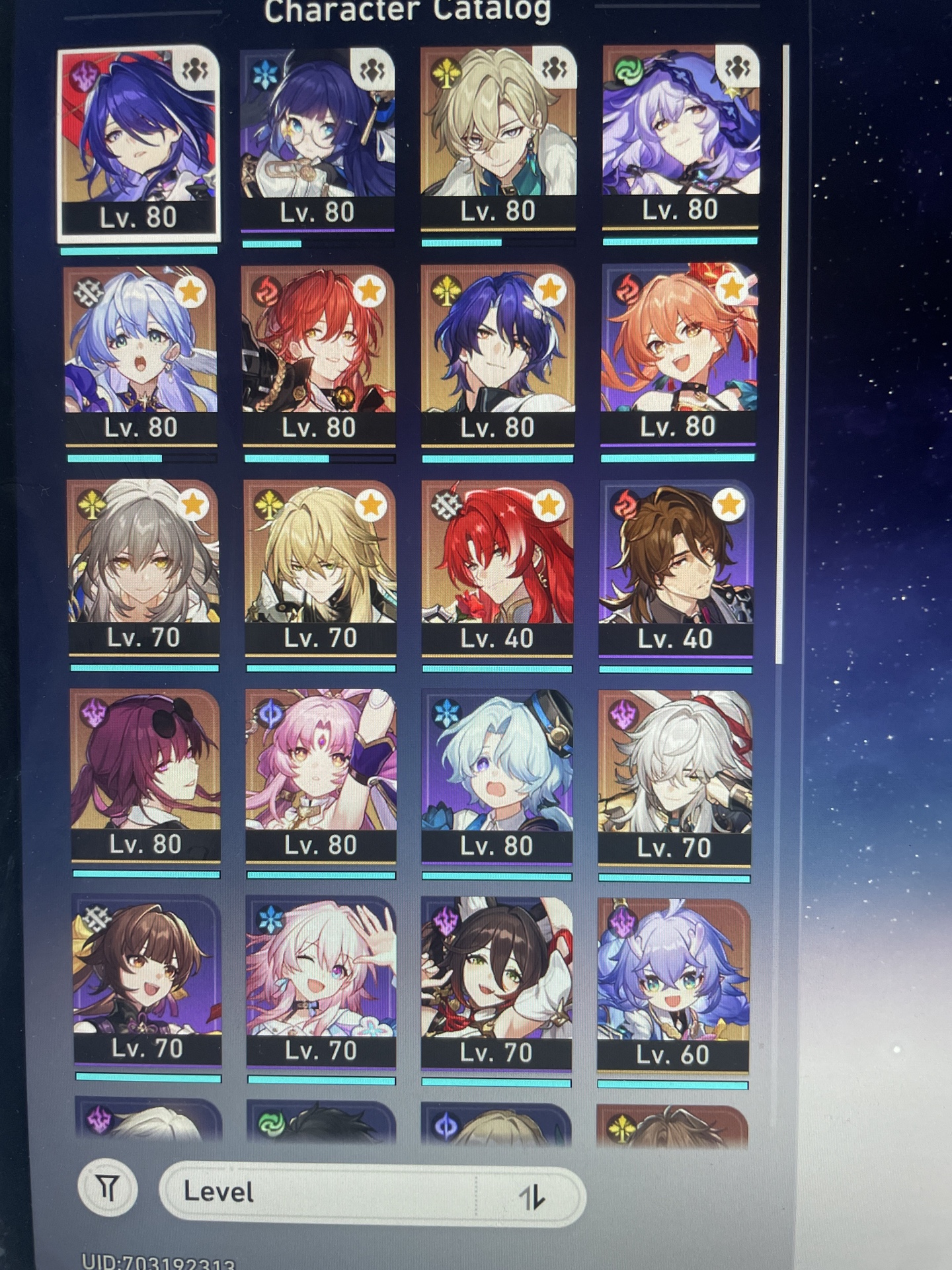Click the star badge on Dr. Ratio's card

coord(371,504)
